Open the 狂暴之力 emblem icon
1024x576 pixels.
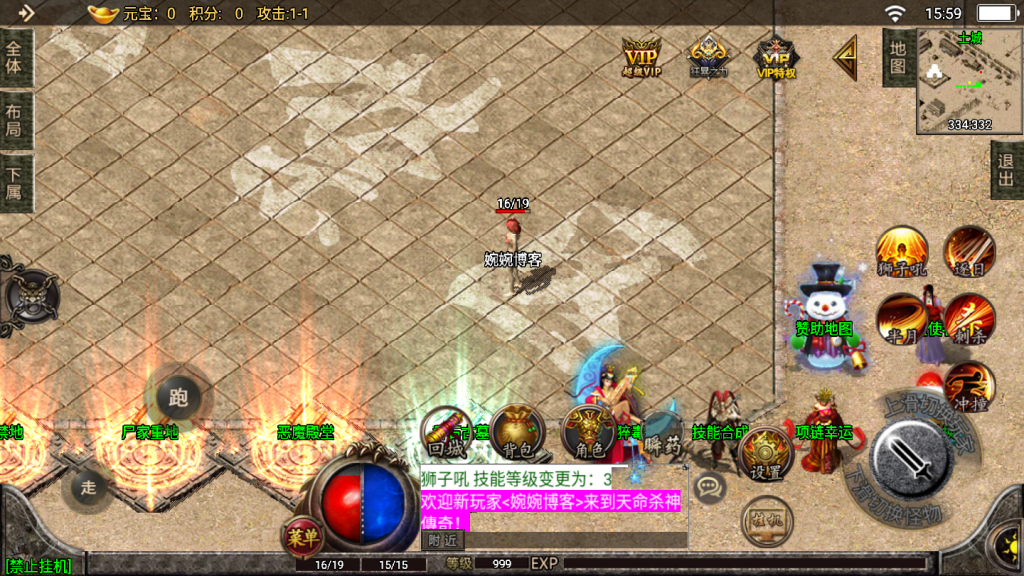point(708,56)
